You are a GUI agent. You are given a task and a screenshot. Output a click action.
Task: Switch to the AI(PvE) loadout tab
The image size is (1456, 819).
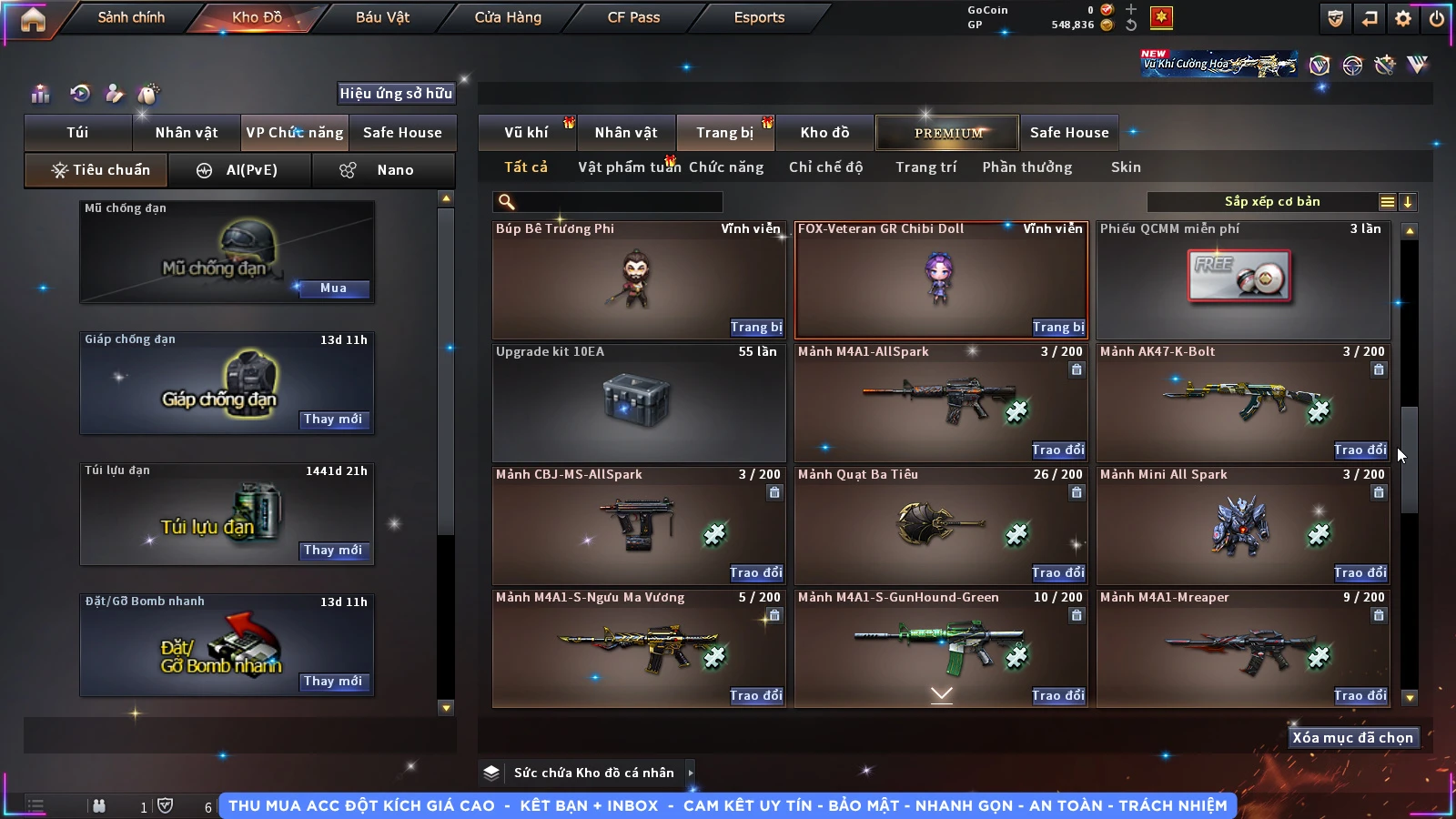point(240,170)
